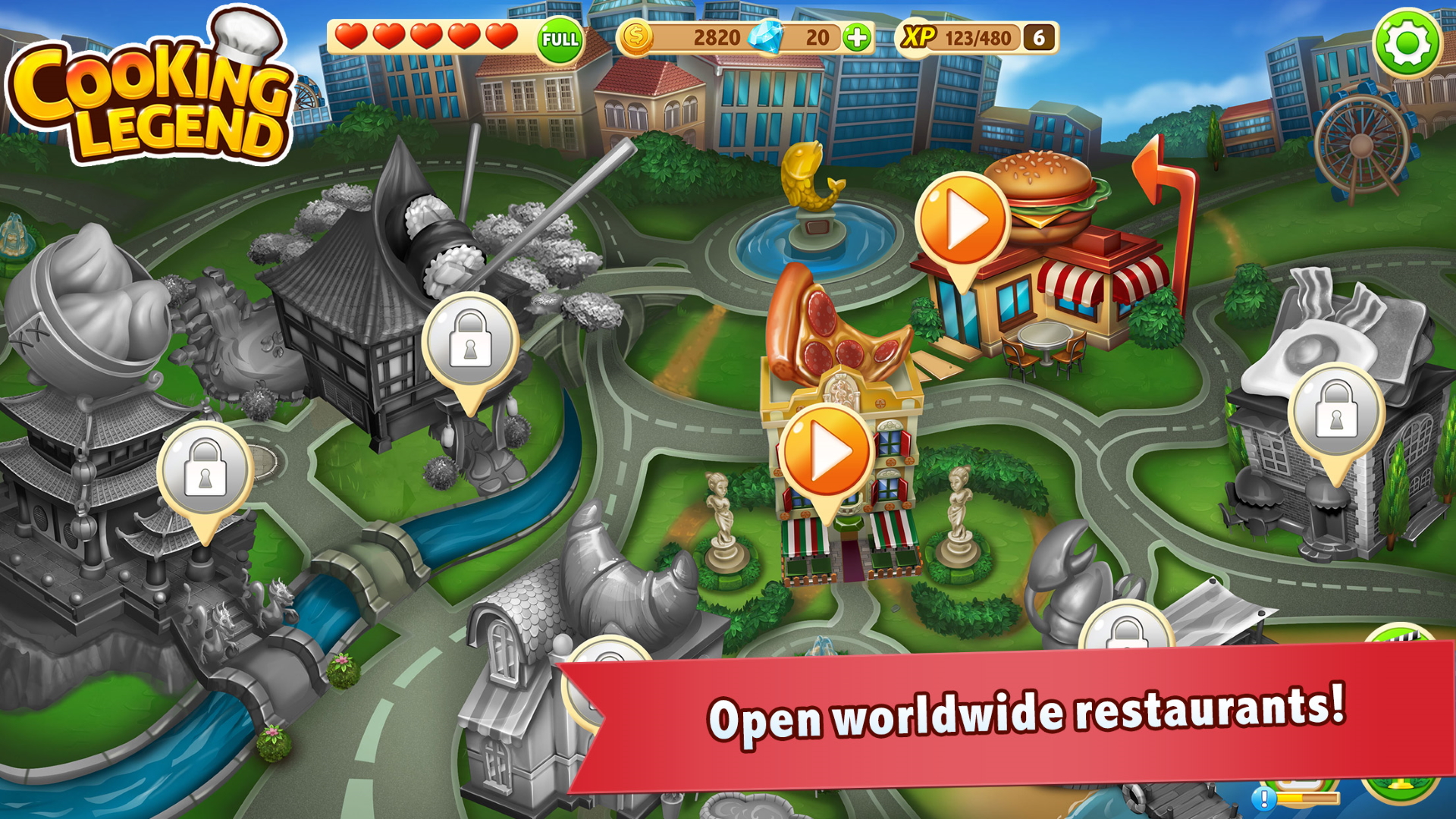Tap the XP level 6 badge
Screen dimensions: 1456x819
click(1039, 36)
